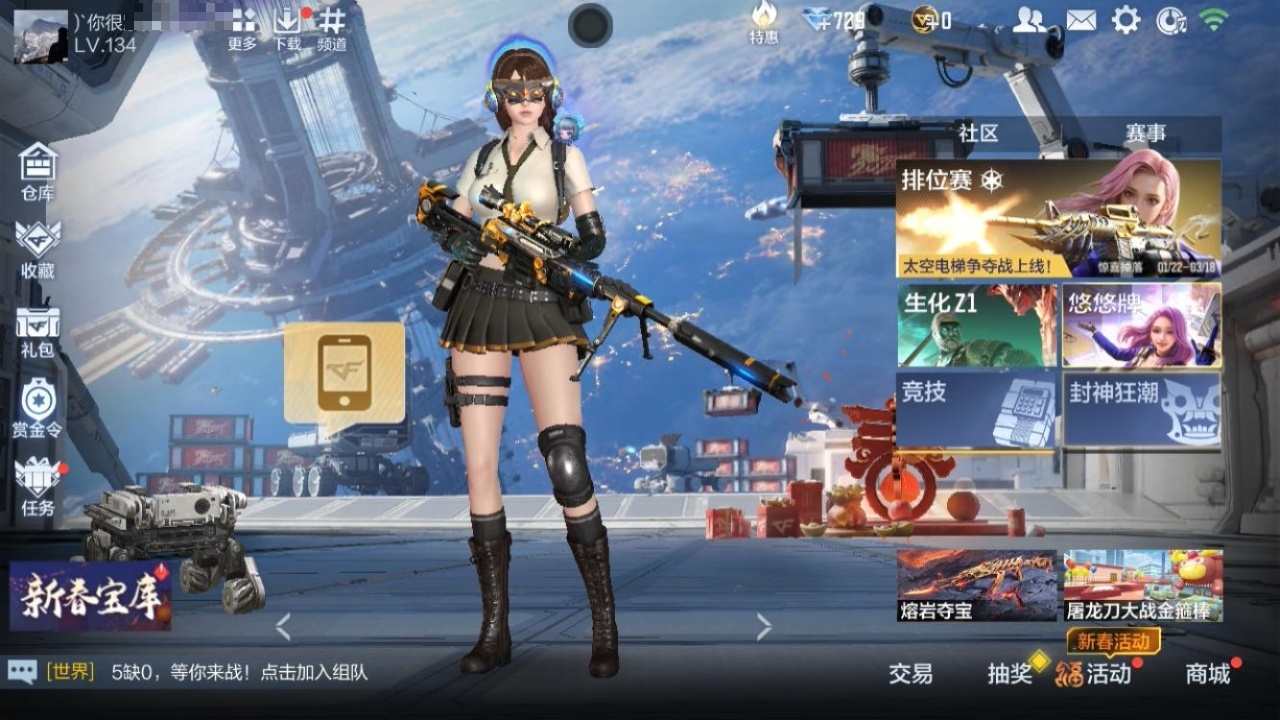Open the 新春宝库 banner
The image size is (1280, 720).
[90, 596]
